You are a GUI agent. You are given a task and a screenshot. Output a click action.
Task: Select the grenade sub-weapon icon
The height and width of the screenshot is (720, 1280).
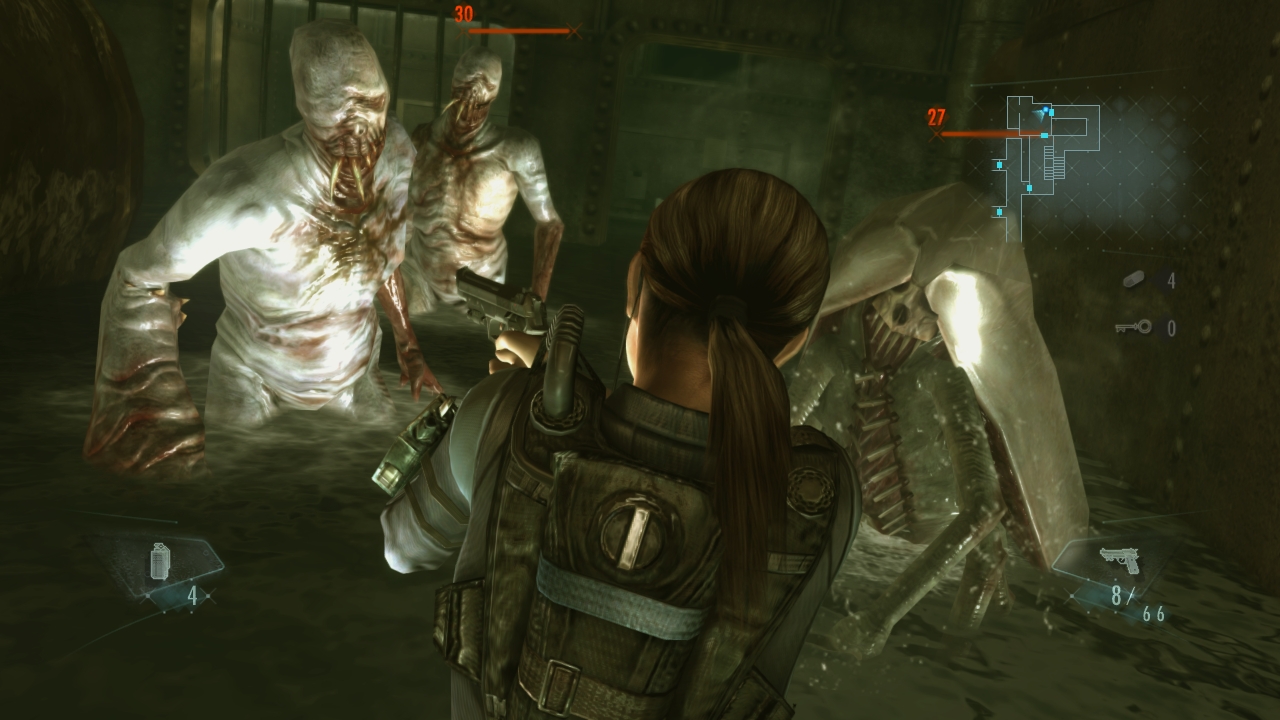coord(160,561)
